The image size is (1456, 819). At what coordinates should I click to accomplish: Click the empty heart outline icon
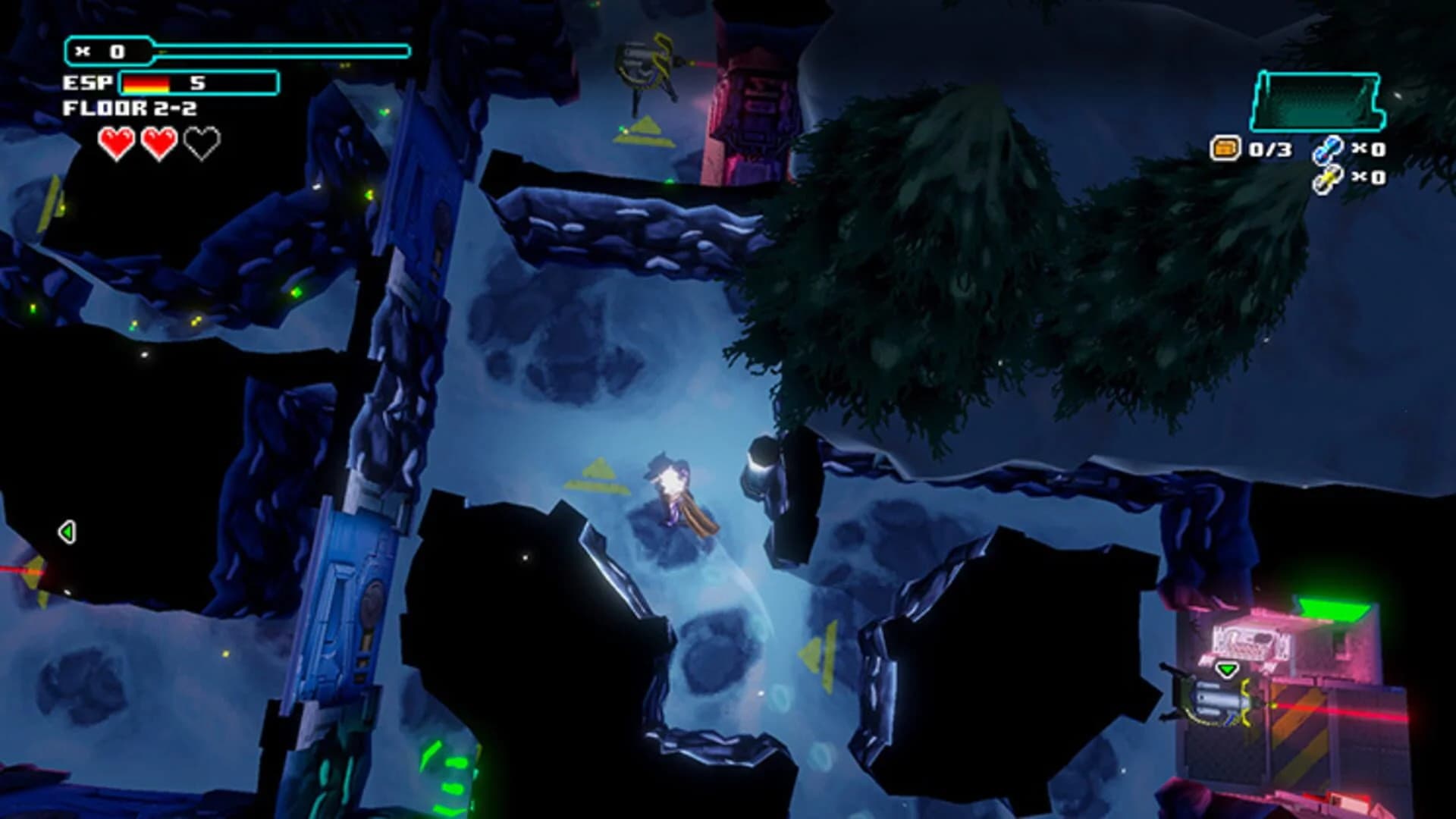[x=201, y=143]
